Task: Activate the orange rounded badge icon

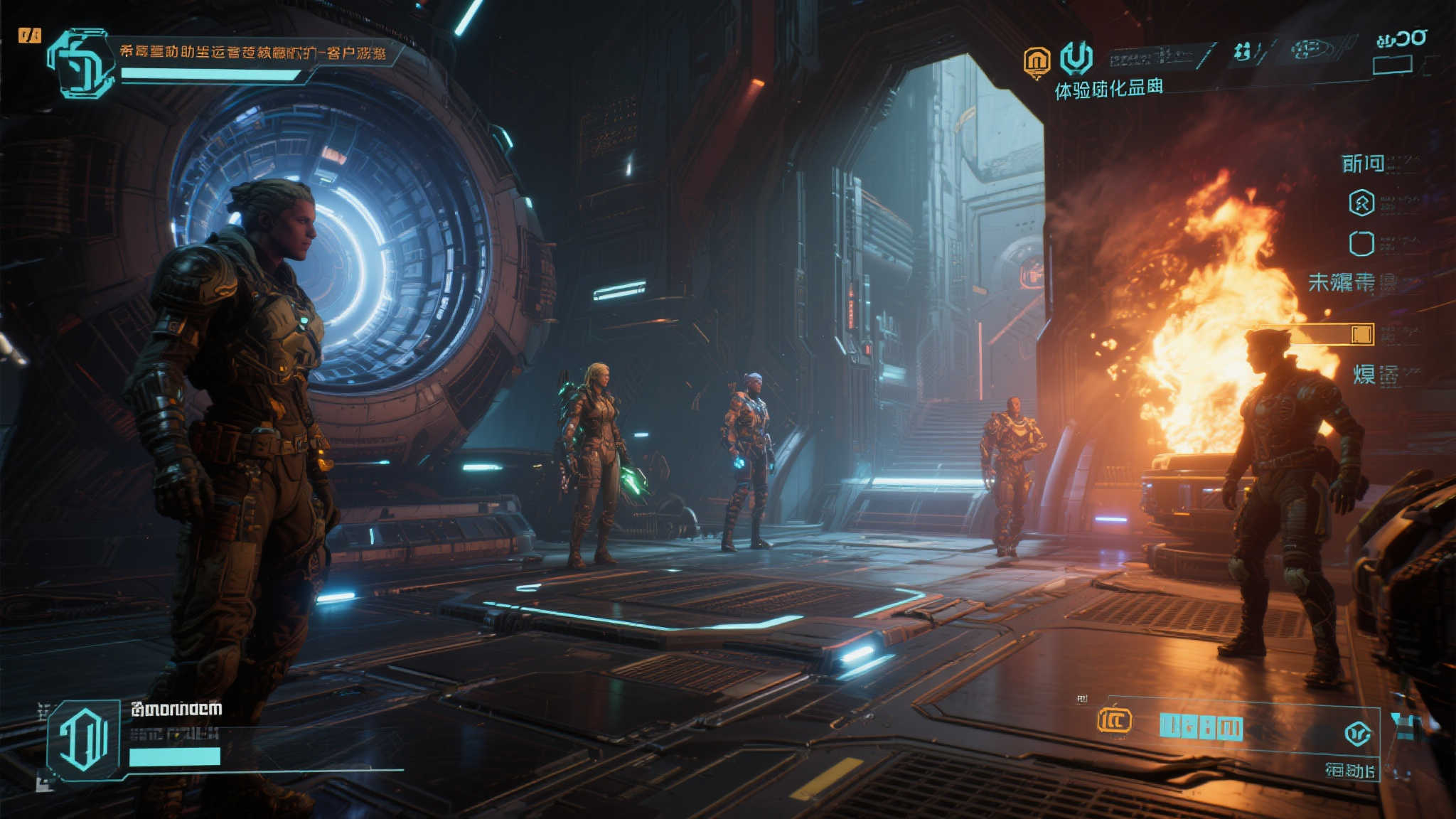Action: pyautogui.click(x=1114, y=720)
